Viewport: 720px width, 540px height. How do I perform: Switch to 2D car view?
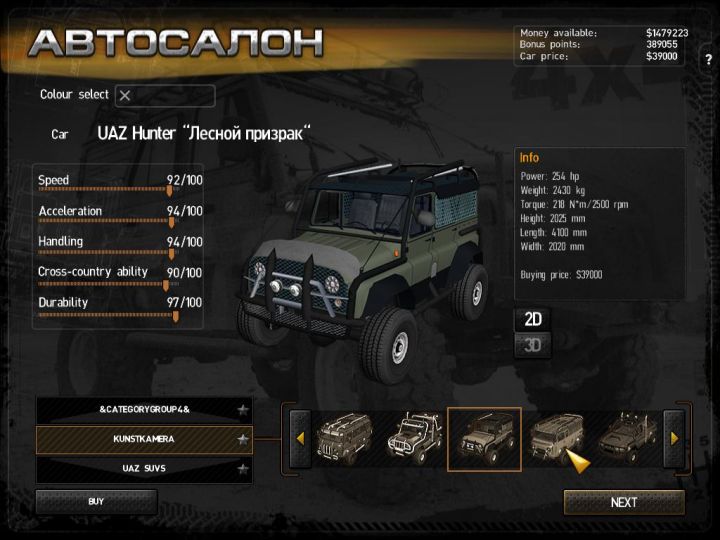pyautogui.click(x=534, y=319)
